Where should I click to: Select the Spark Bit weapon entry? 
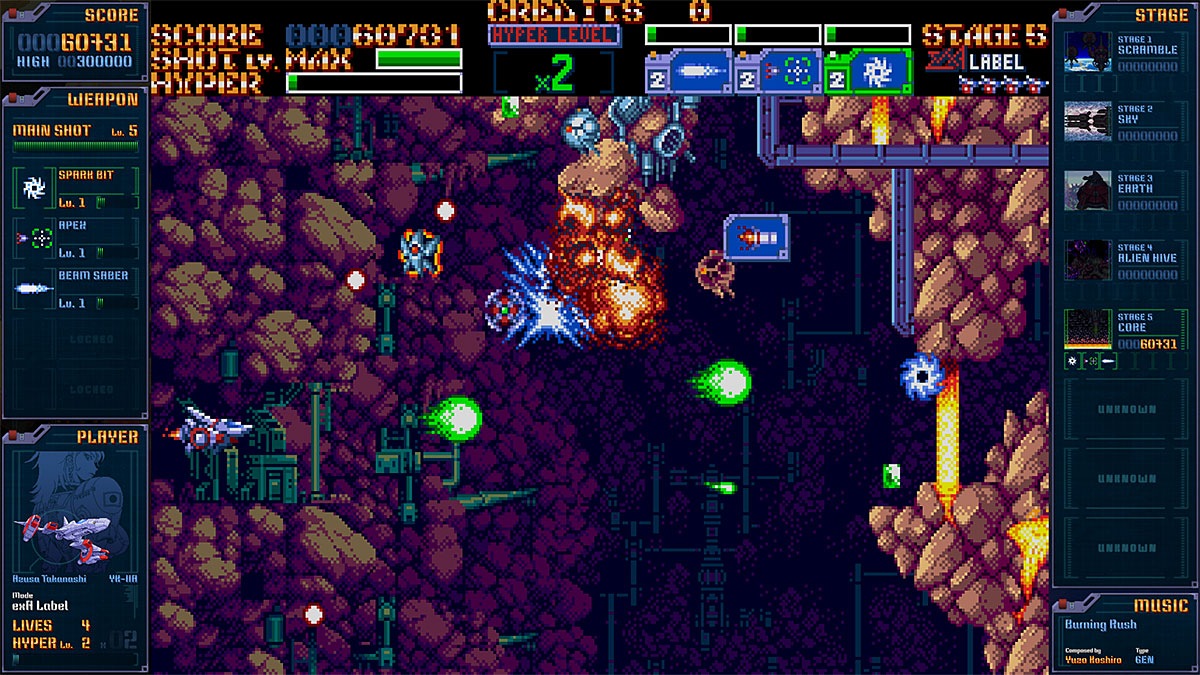click(75, 188)
